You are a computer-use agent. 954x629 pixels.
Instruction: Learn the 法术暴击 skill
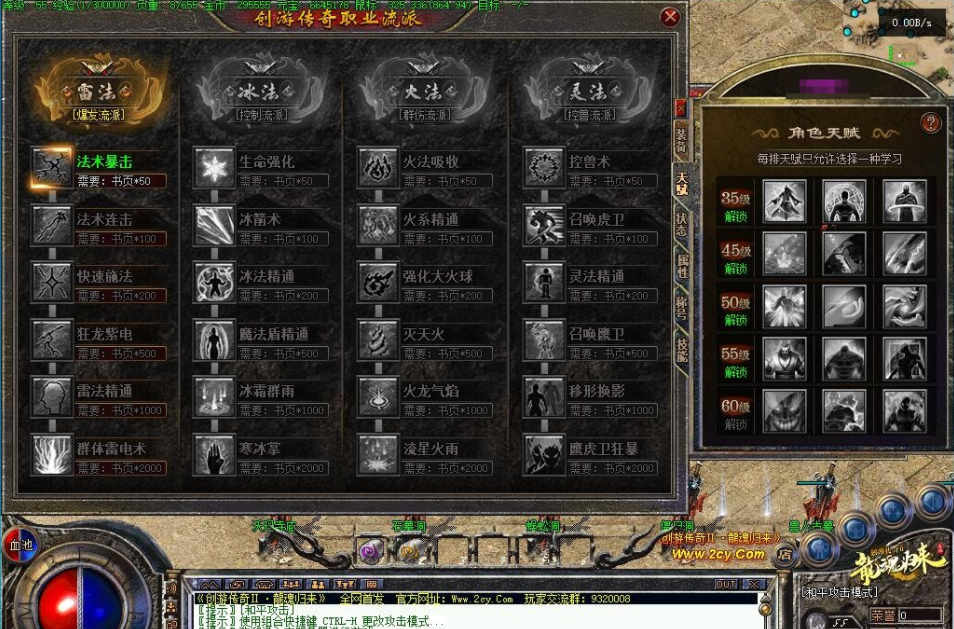click(51, 167)
